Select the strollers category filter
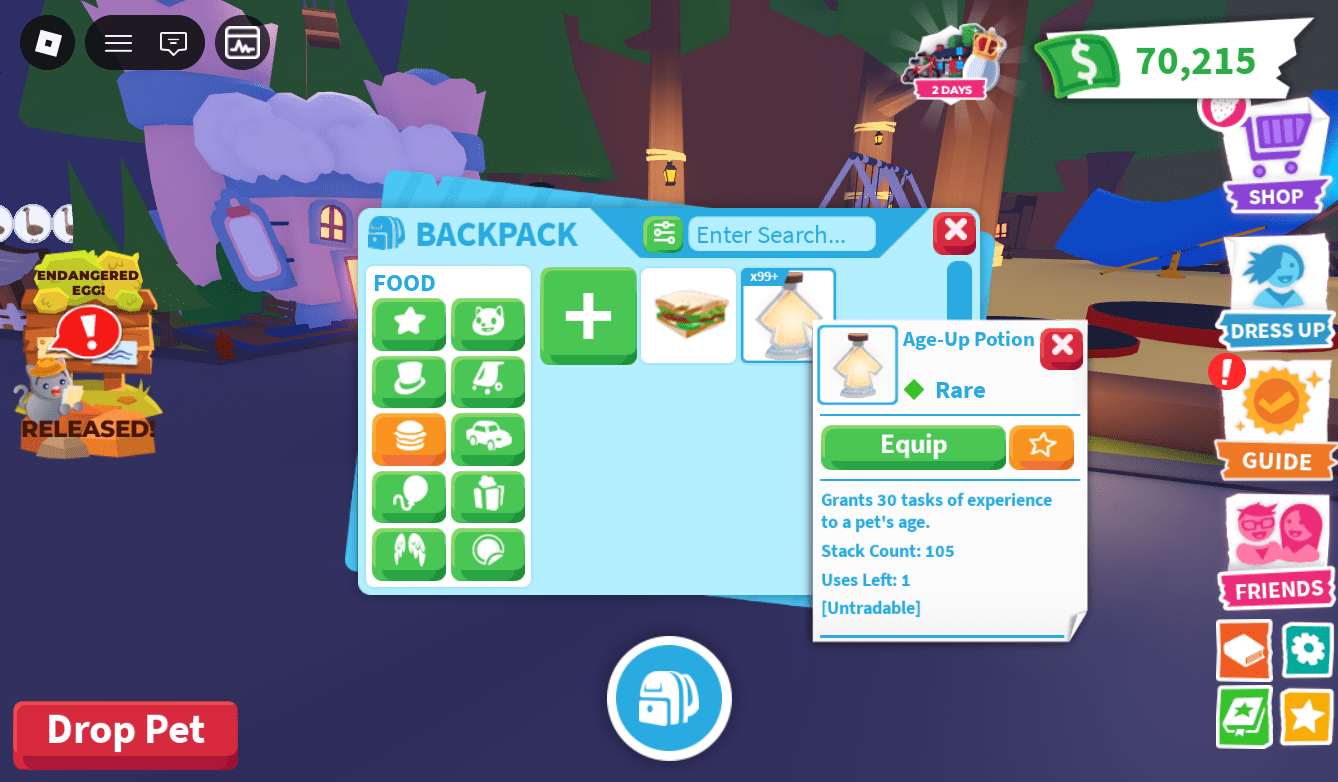The height and width of the screenshot is (782, 1338). click(x=488, y=382)
